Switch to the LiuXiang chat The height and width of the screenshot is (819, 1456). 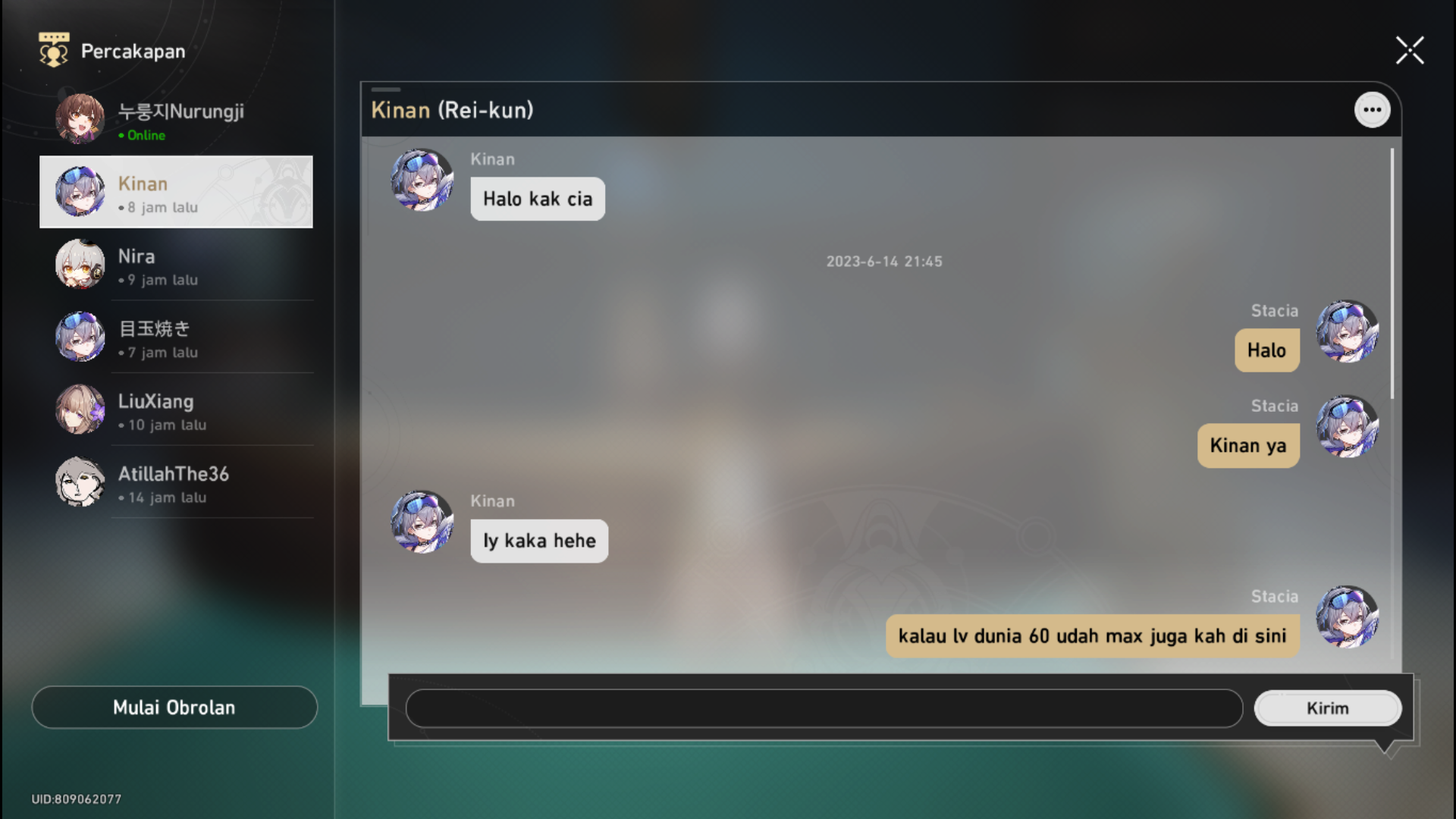pyautogui.click(x=176, y=409)
